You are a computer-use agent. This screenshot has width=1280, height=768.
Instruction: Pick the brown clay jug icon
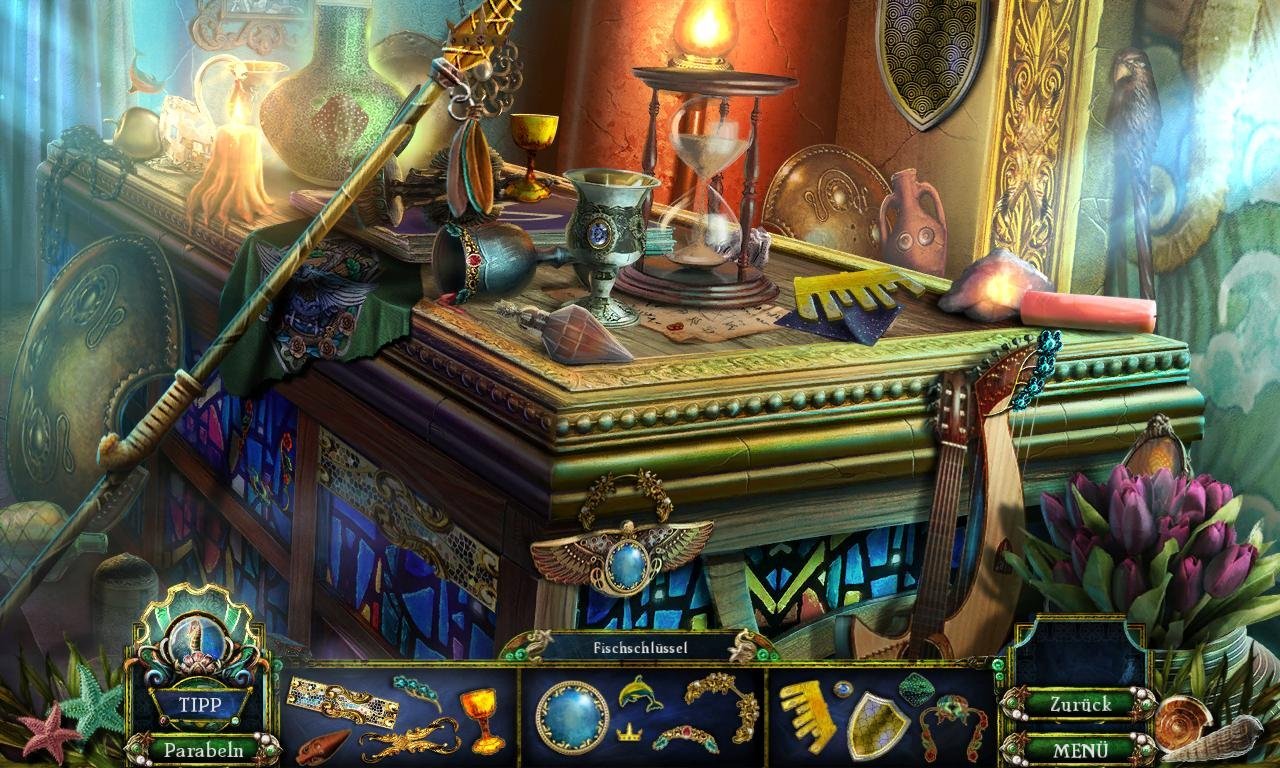tap(323, 746)
